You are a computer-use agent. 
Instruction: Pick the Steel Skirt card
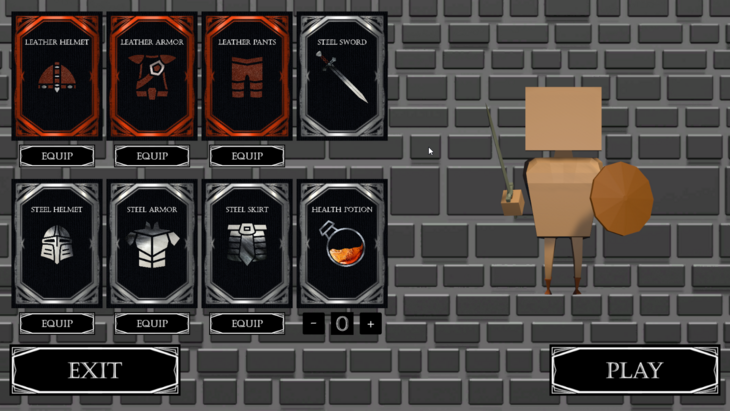click(247, 243)
